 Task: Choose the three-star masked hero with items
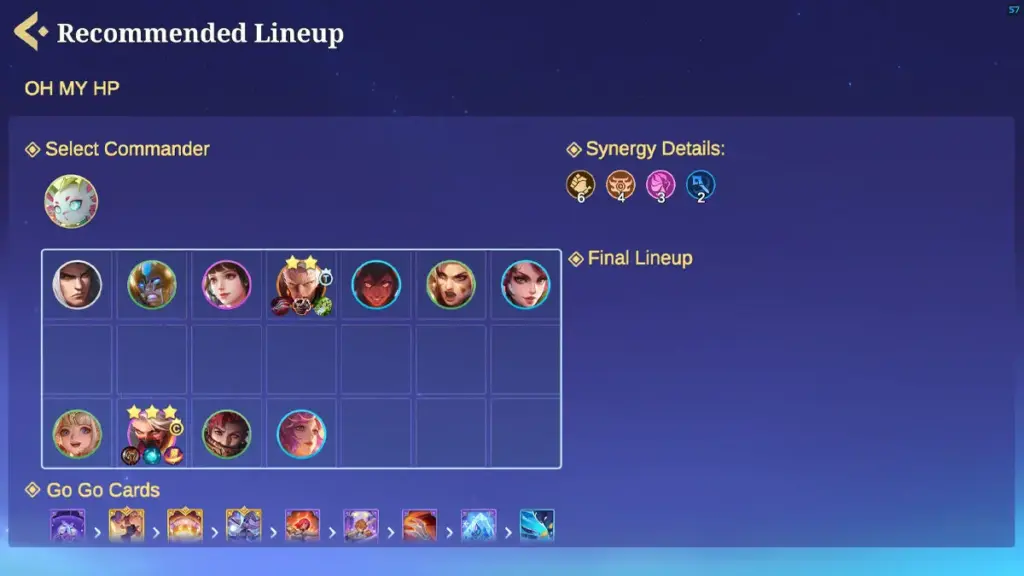(152, 434)
